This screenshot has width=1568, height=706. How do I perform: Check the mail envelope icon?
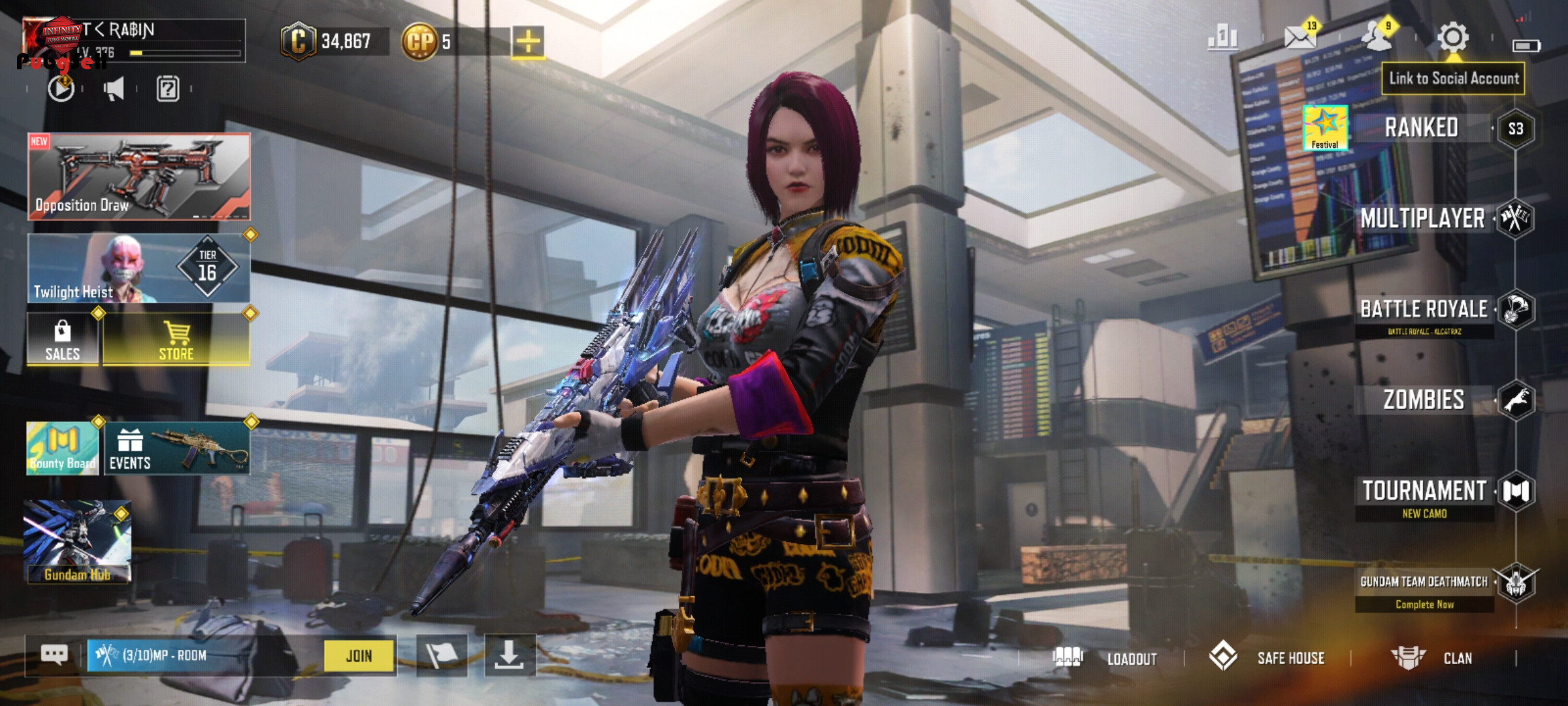tap(1299, 38)
